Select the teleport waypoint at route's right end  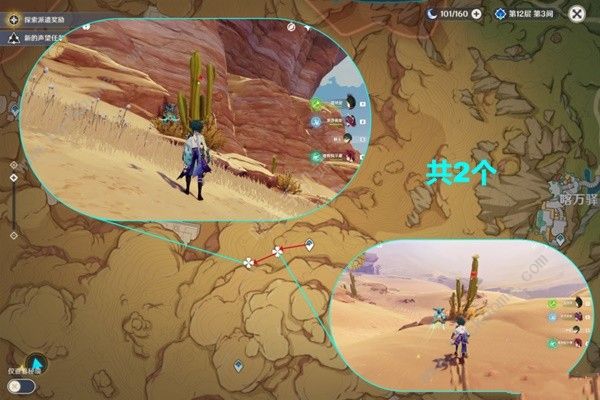309,244
